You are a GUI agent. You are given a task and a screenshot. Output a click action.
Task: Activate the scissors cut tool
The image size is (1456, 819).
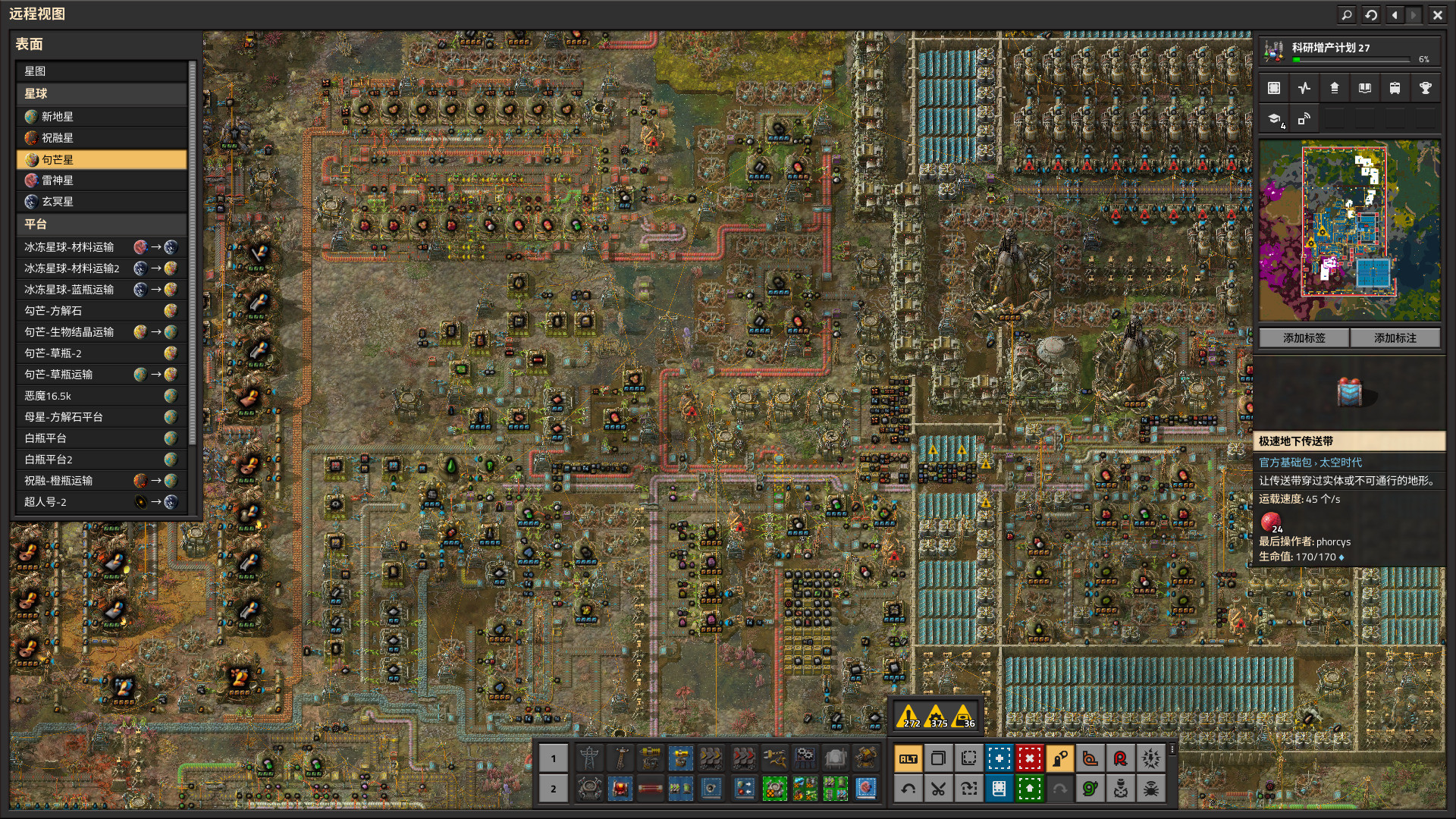tap(938, 789)
